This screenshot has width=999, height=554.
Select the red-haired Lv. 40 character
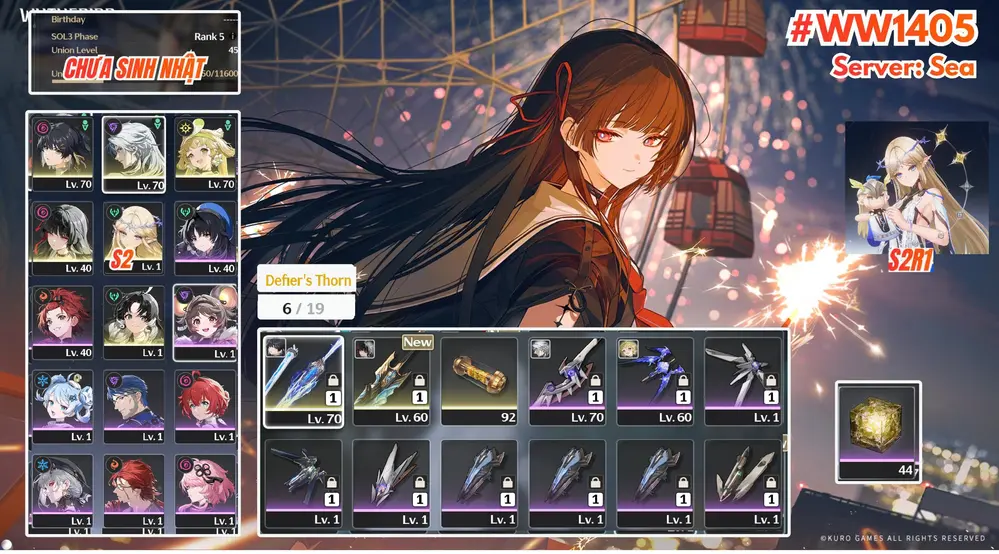coord(62,321)
